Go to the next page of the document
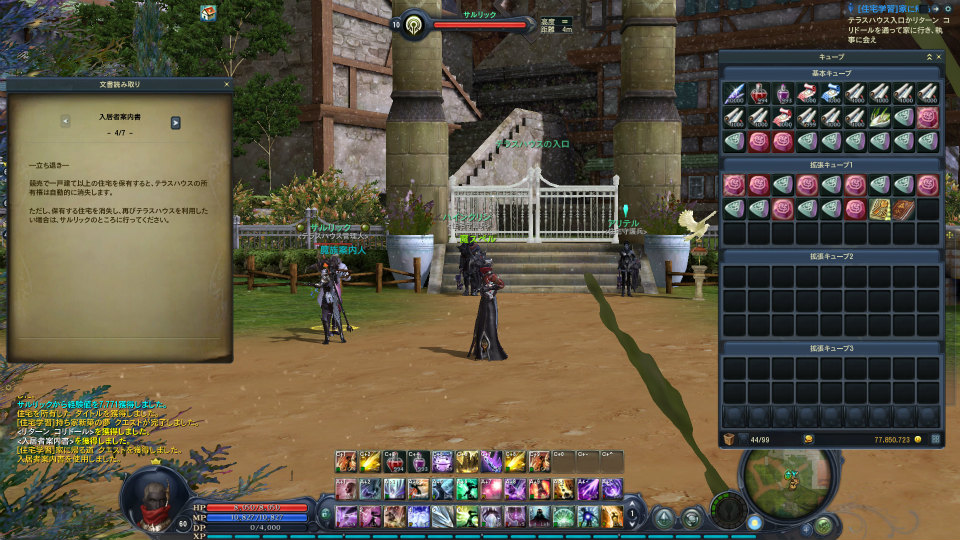This screenshot has height=540, width=960. pos(175,122)
